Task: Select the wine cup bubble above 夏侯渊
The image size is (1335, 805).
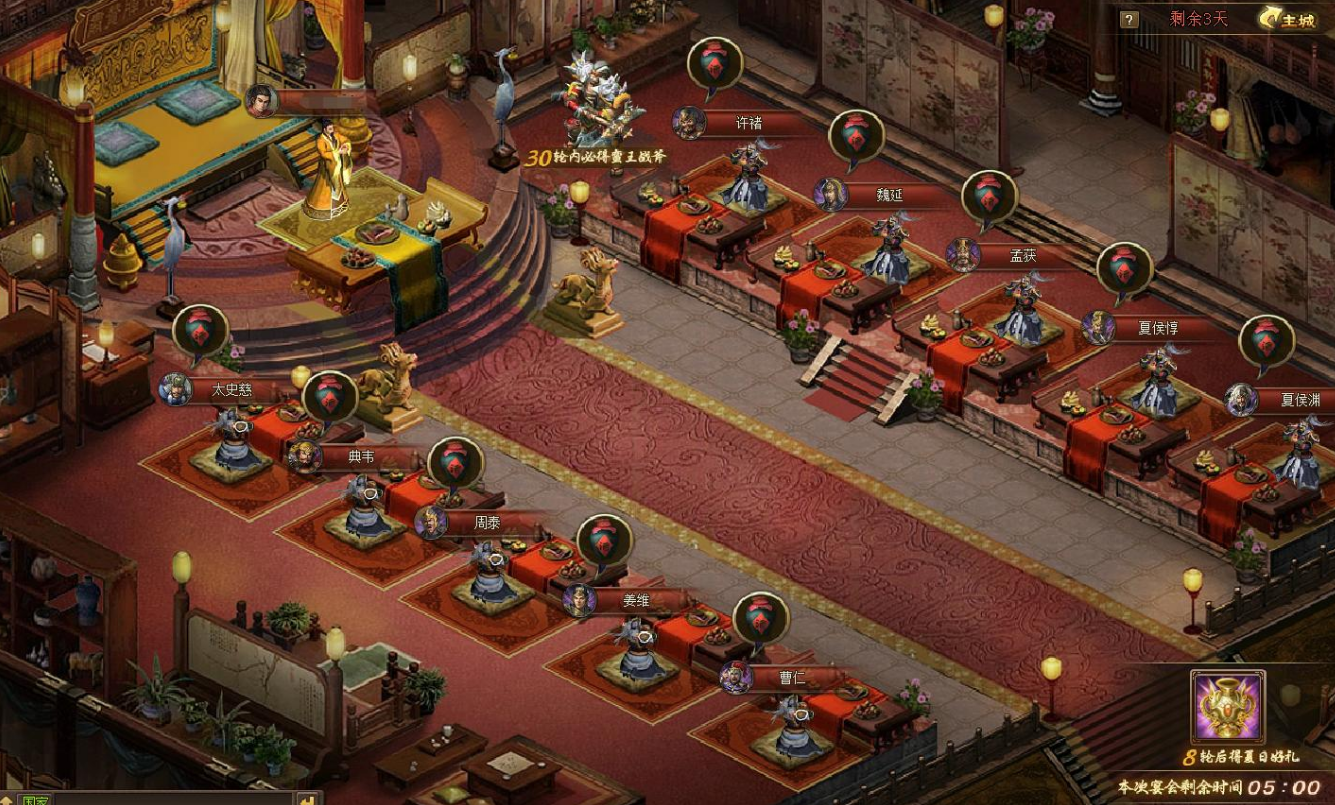Action: [x=1267, y=342]
